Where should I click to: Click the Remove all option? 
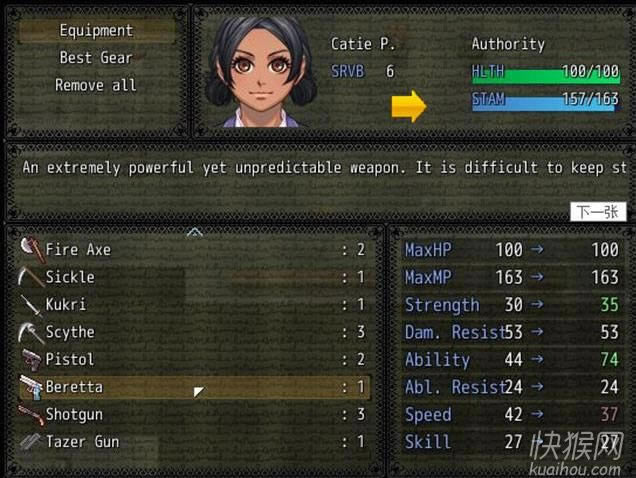pos(96,85)
